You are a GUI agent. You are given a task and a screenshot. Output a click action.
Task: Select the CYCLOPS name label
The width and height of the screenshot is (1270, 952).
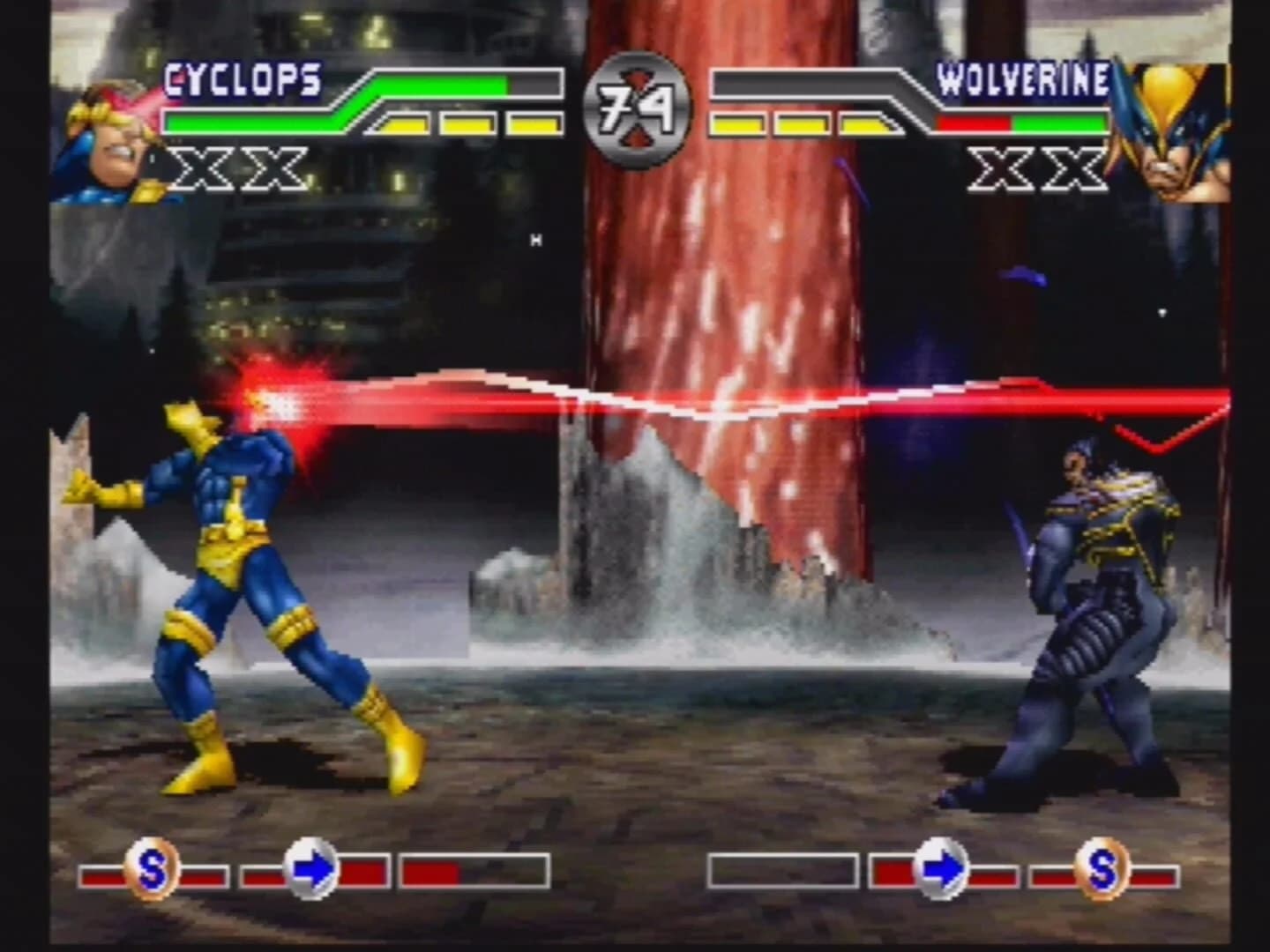click(240, 79)
